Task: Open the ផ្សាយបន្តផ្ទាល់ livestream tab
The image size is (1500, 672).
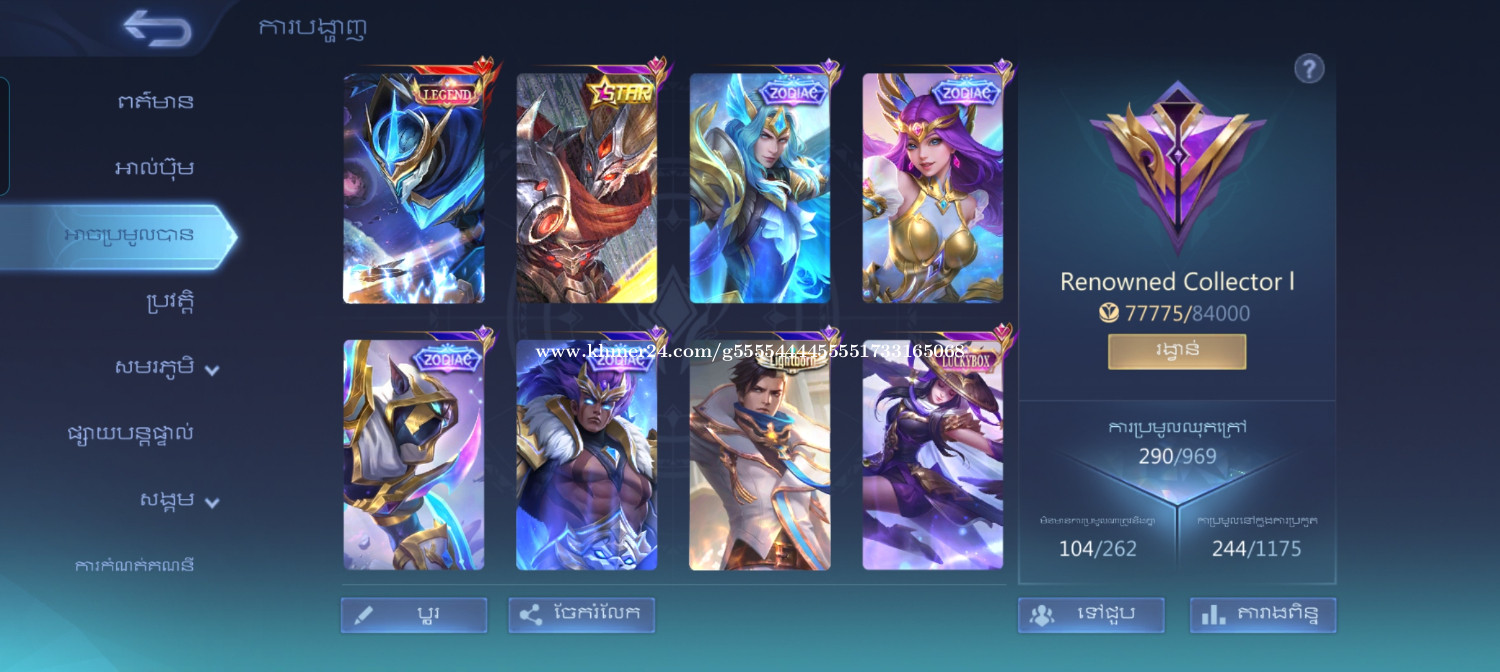Action: [x=130, y=434]
